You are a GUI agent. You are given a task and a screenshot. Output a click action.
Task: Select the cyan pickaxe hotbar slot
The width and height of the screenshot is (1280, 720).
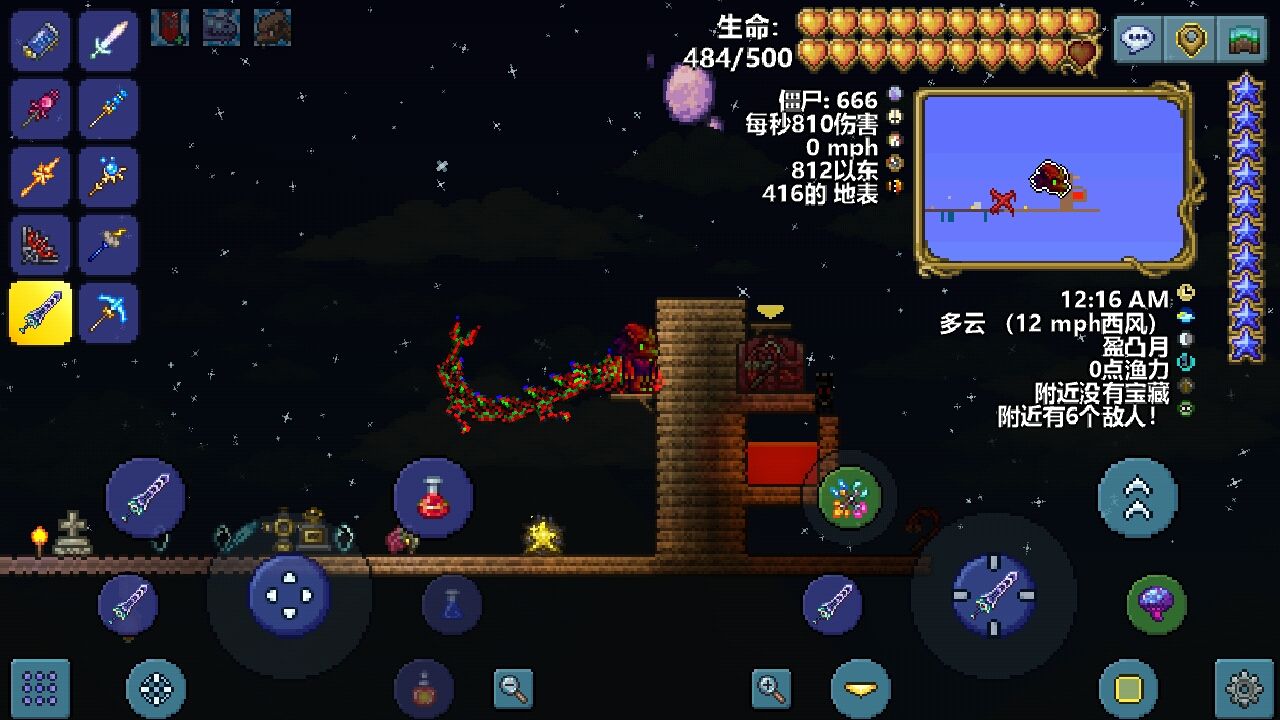(108, 313)
